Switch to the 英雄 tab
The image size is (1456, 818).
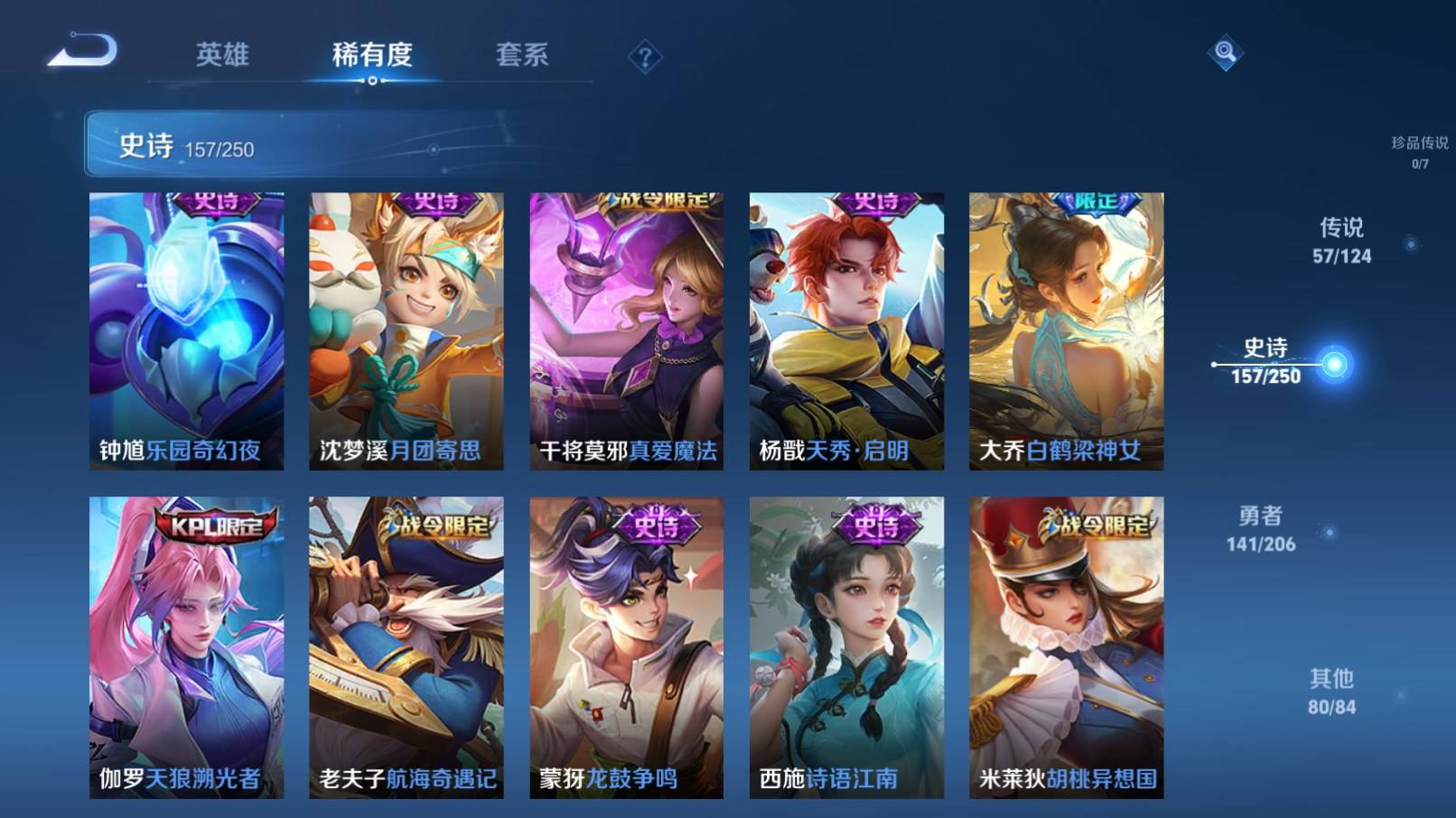[222, 55]
